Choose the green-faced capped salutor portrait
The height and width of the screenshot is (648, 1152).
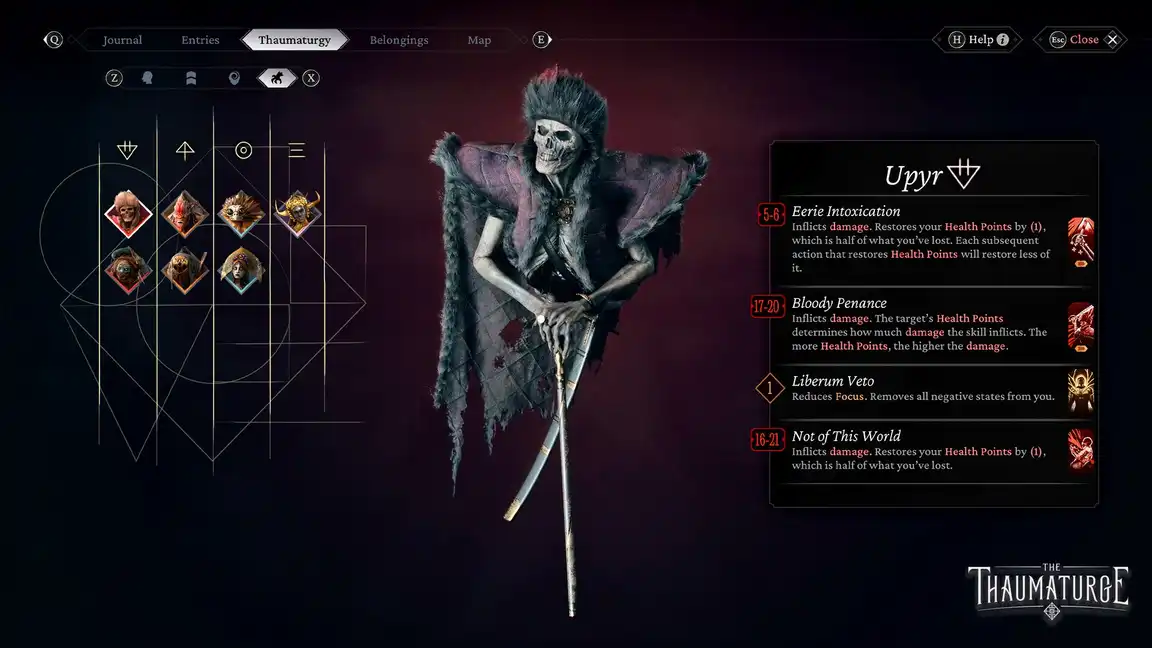[128, 270]
